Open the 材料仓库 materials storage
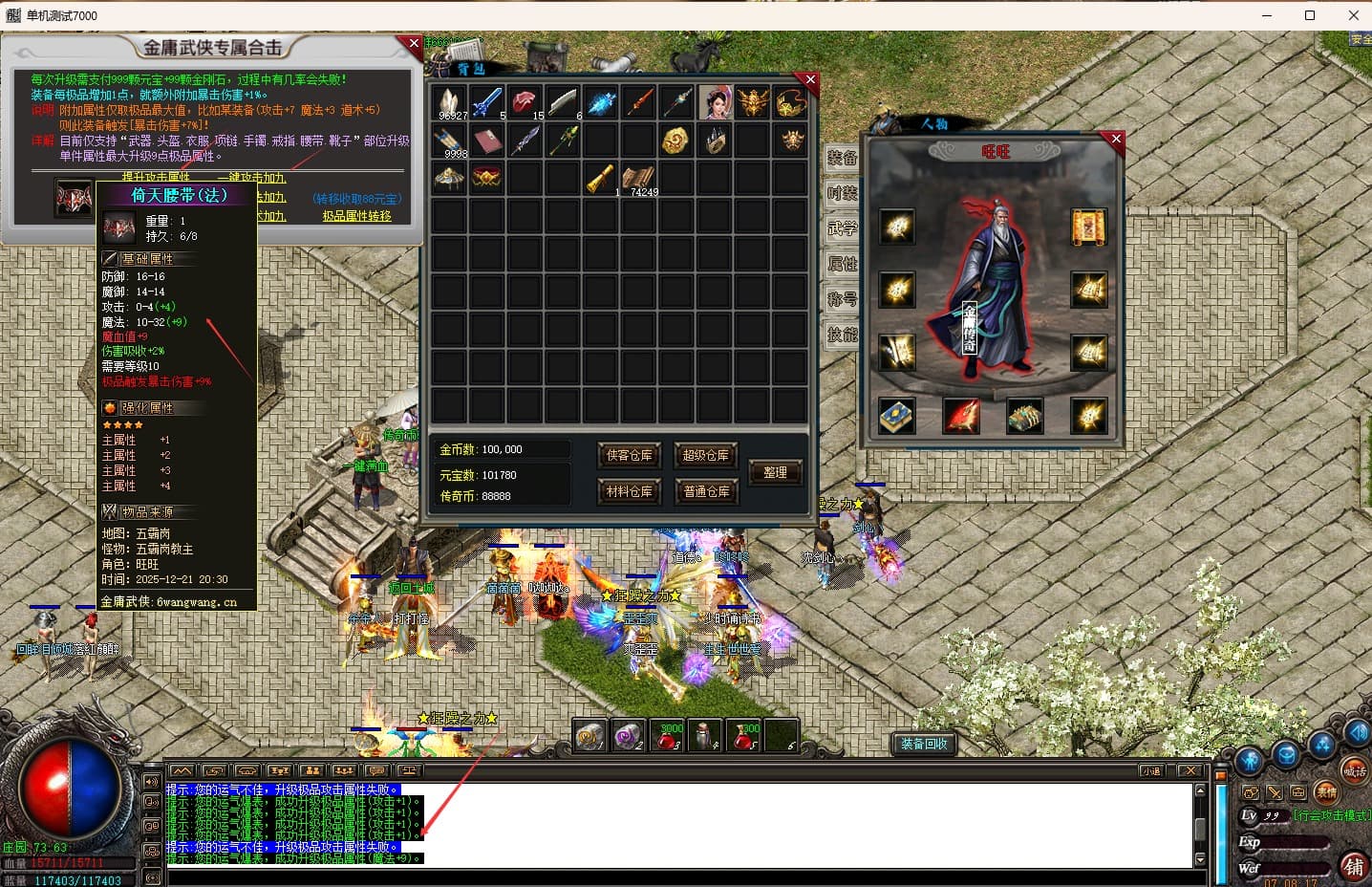The width and height of the screenshot is (1372, 887). pyautogui.click(x=629, y=491)
